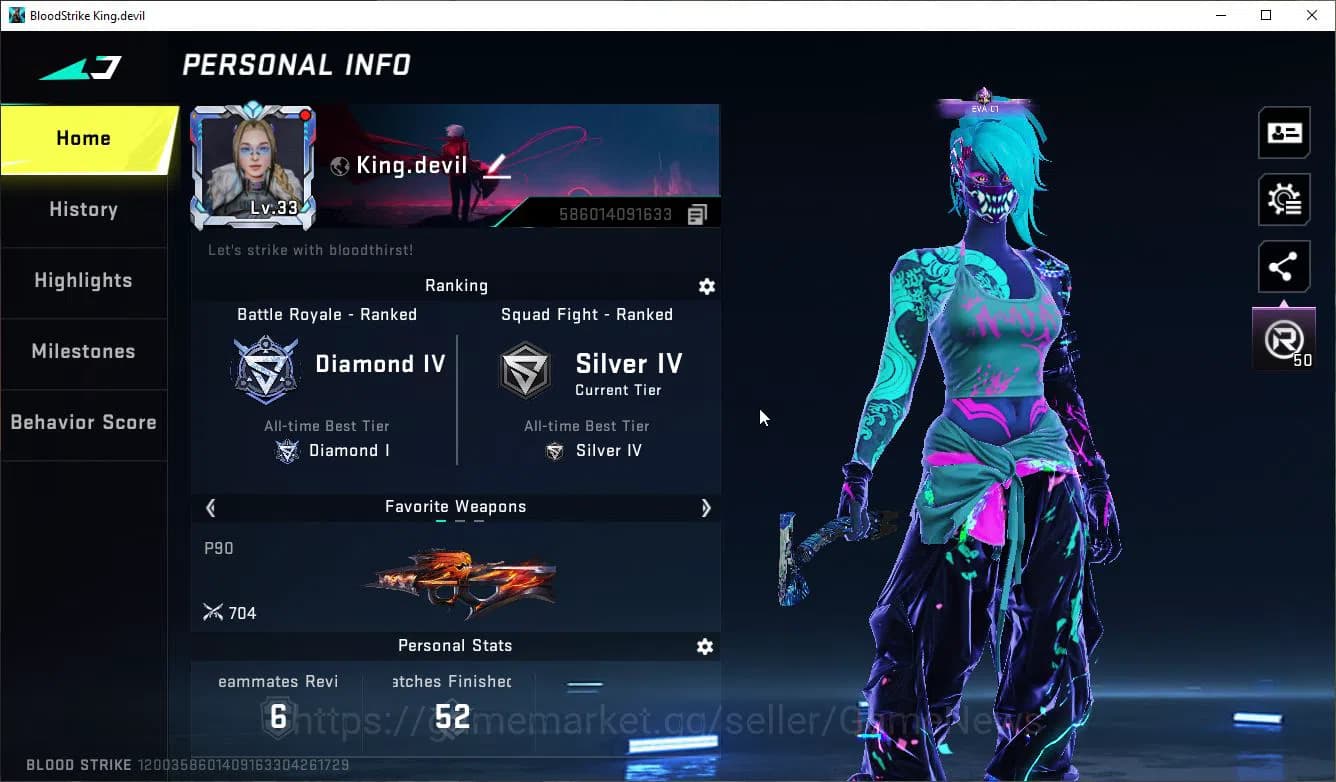The height and width of the screenshot is (782, 1336).
Task: Switch to the History tab
Action: pos(83,210)
